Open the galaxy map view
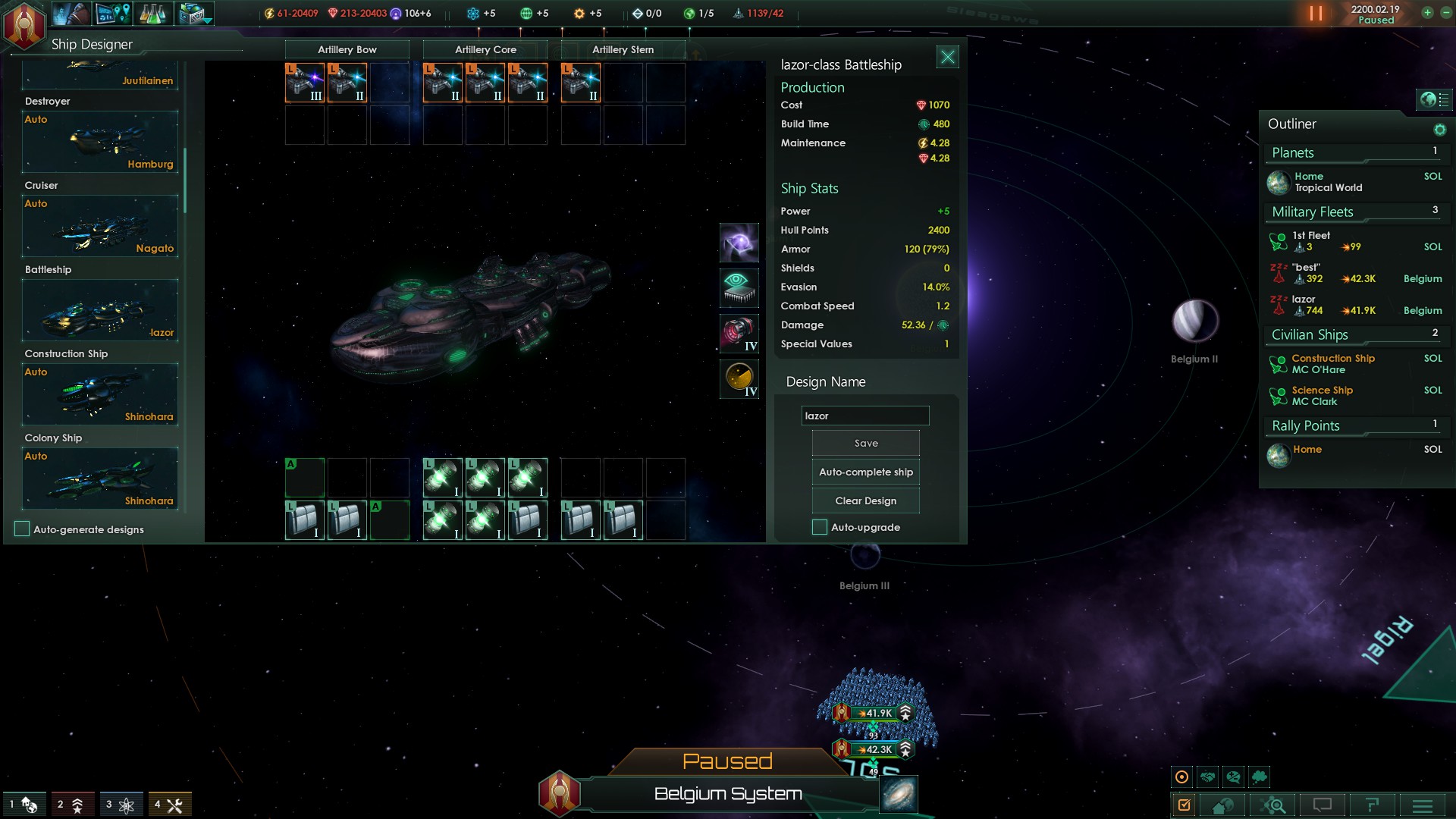This screenshot has height=819, width=1456. point(899,794)
